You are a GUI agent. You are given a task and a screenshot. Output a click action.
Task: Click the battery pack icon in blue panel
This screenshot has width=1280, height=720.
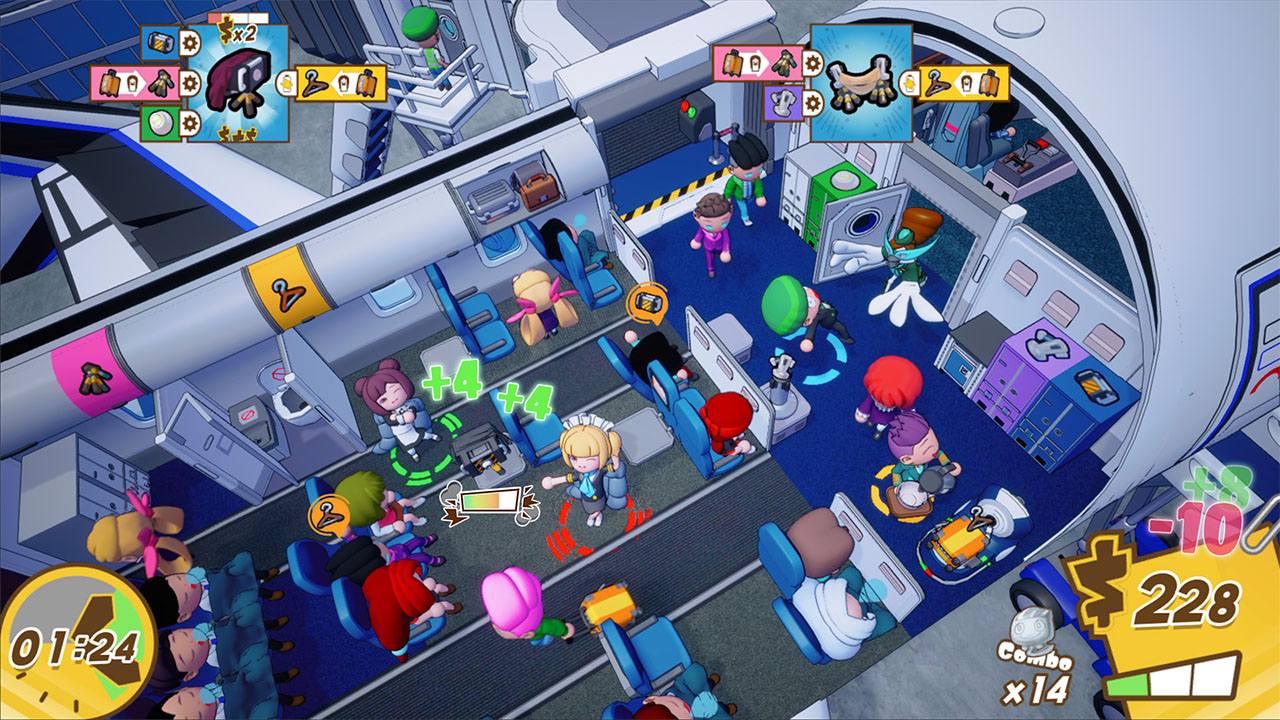click(x=160, y=42)
